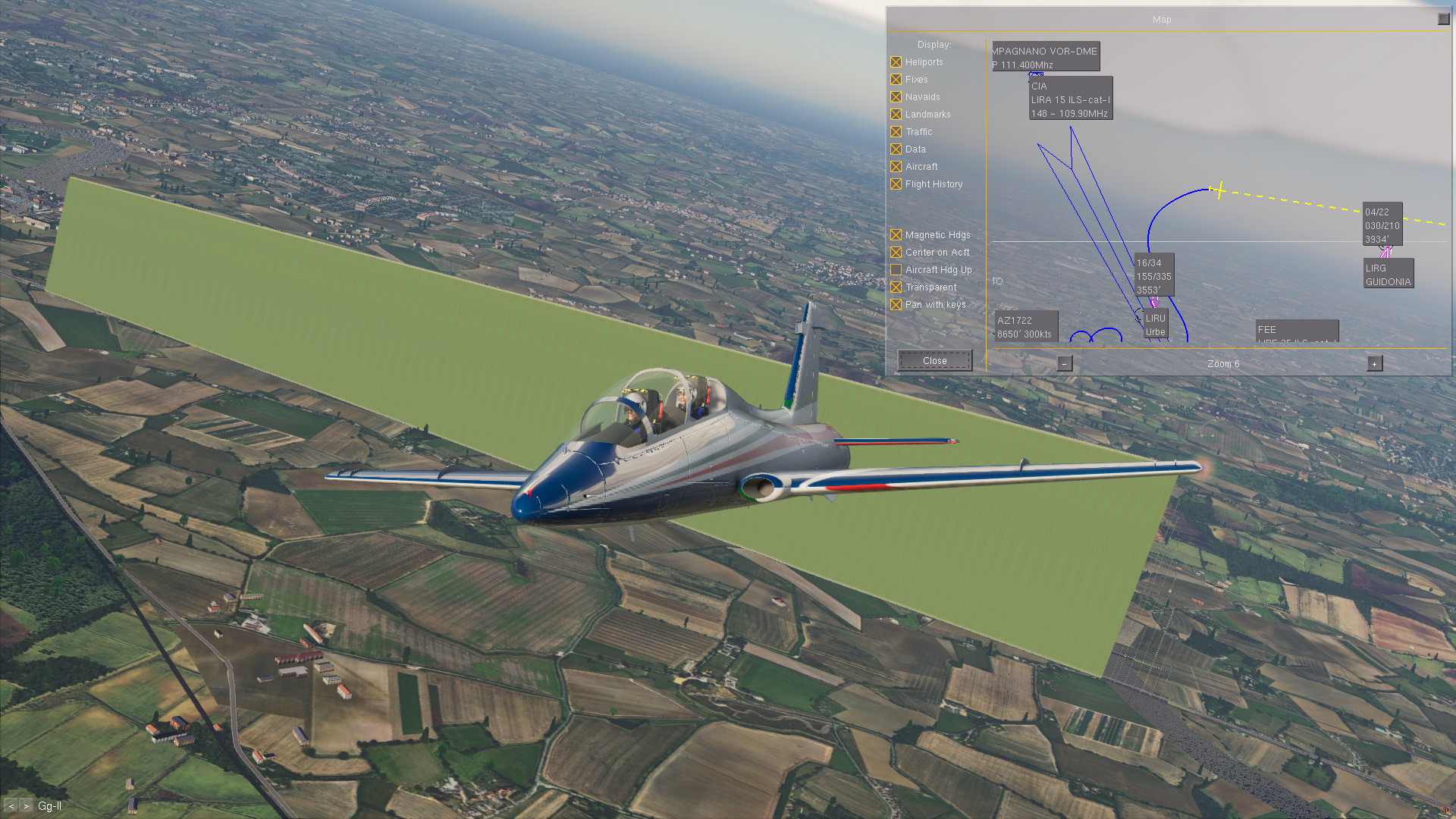Click the next arrow beside Gg-ll
Screen dimensions: 1456x819
(x=27, y=806)
